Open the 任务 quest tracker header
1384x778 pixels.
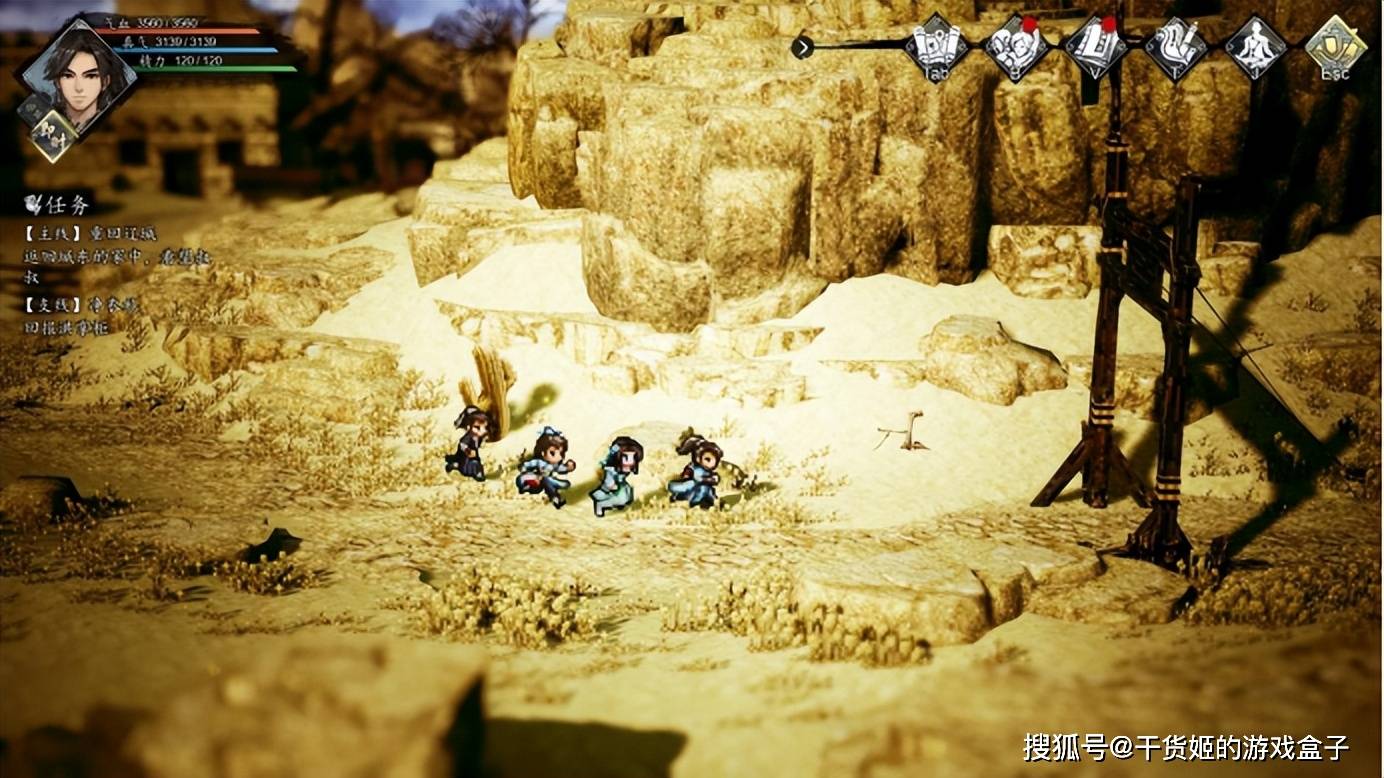point(60,205)
